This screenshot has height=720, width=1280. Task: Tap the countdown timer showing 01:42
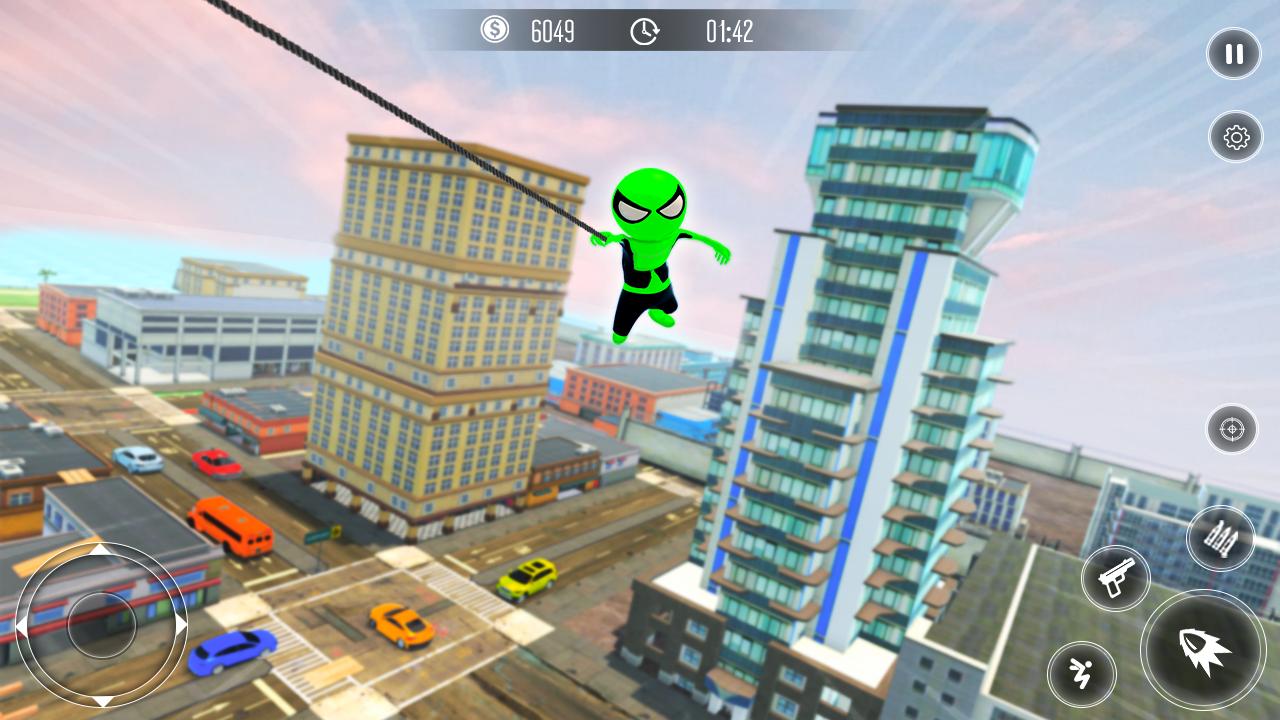click(x=732, y=32)
